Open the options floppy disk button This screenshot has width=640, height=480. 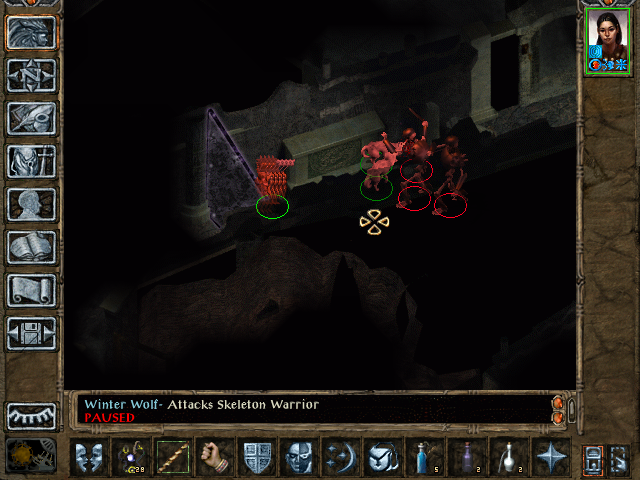31,333
